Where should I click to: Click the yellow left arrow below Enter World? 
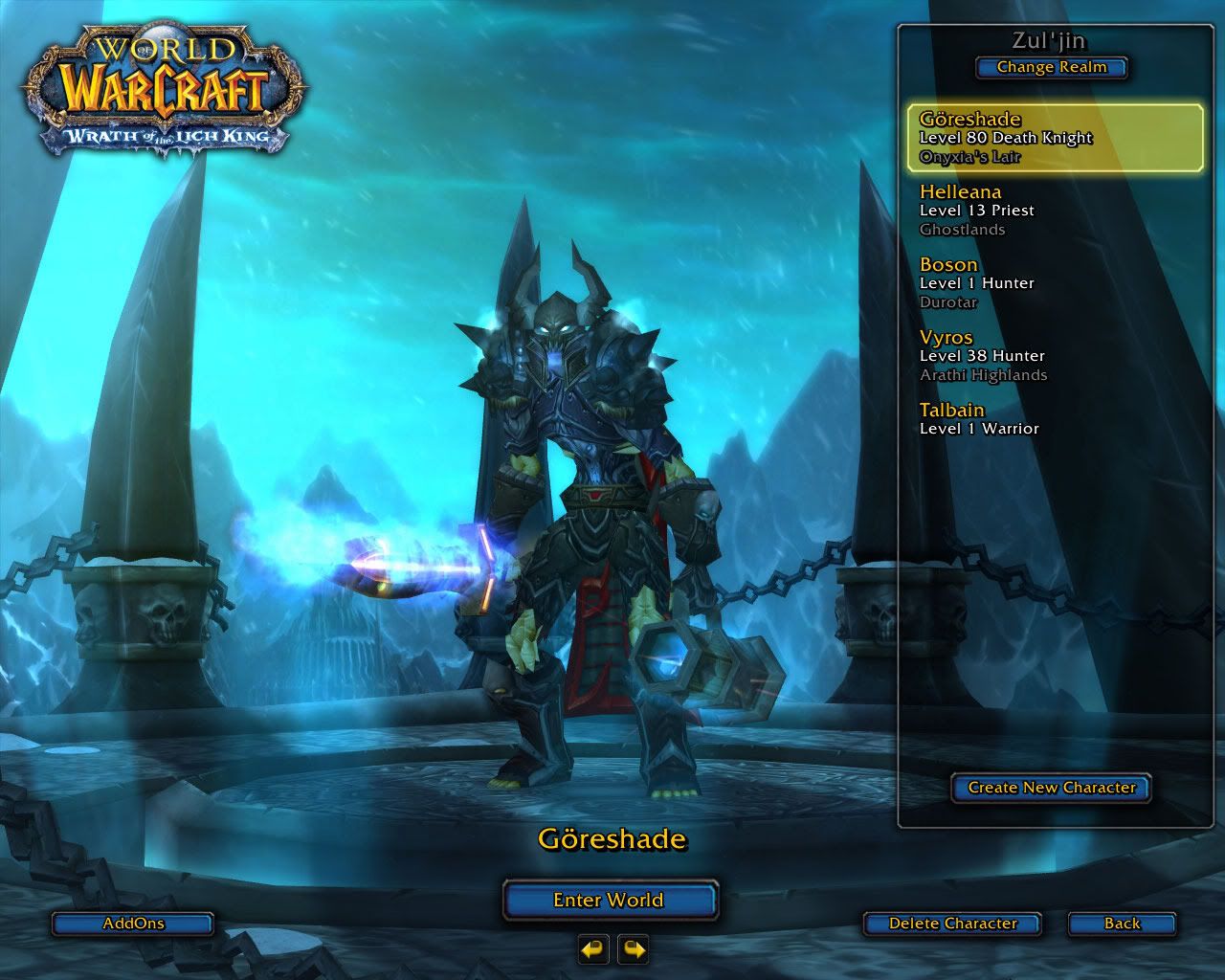[591, 951]
